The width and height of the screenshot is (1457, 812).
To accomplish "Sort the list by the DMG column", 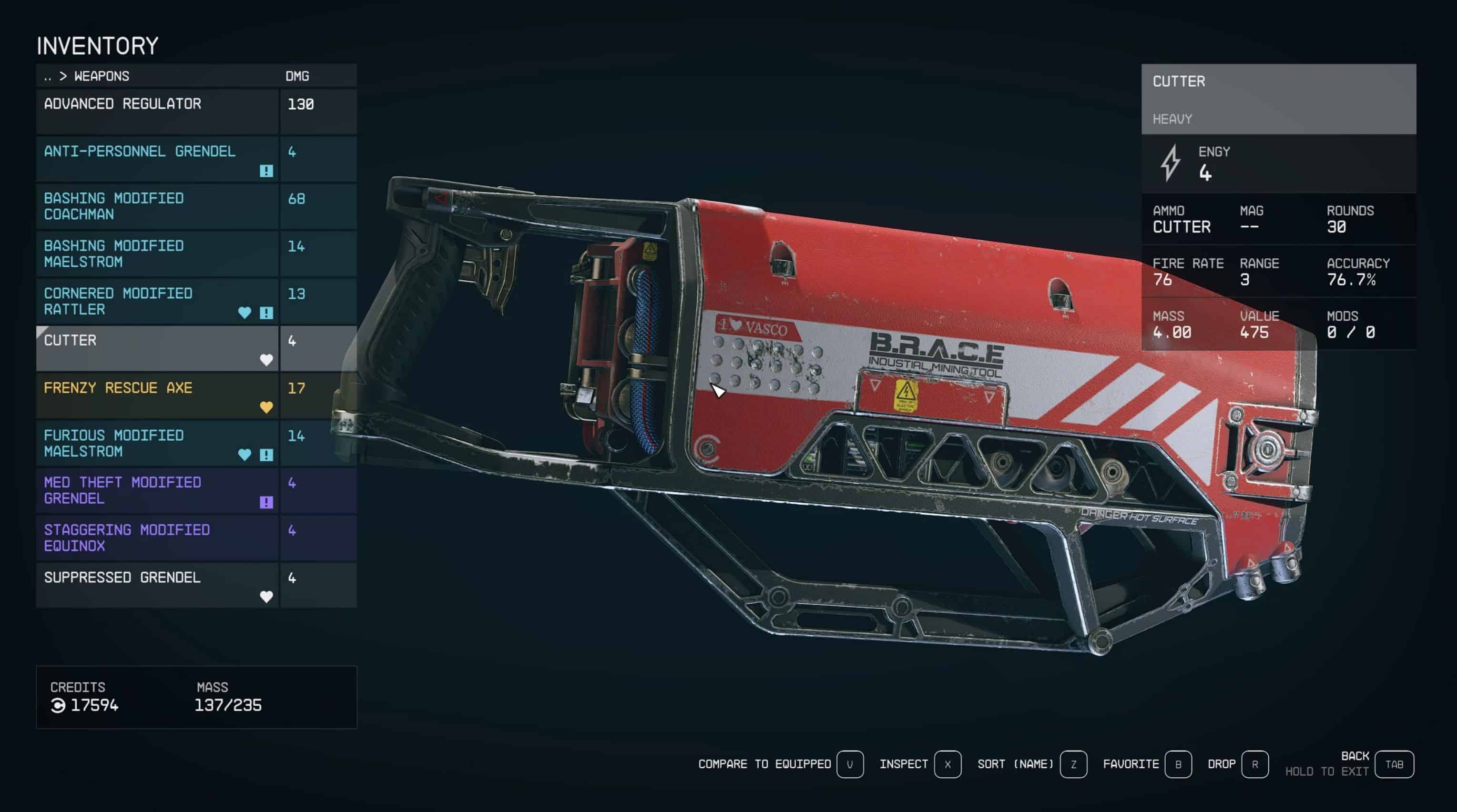I will coord(297,76).
